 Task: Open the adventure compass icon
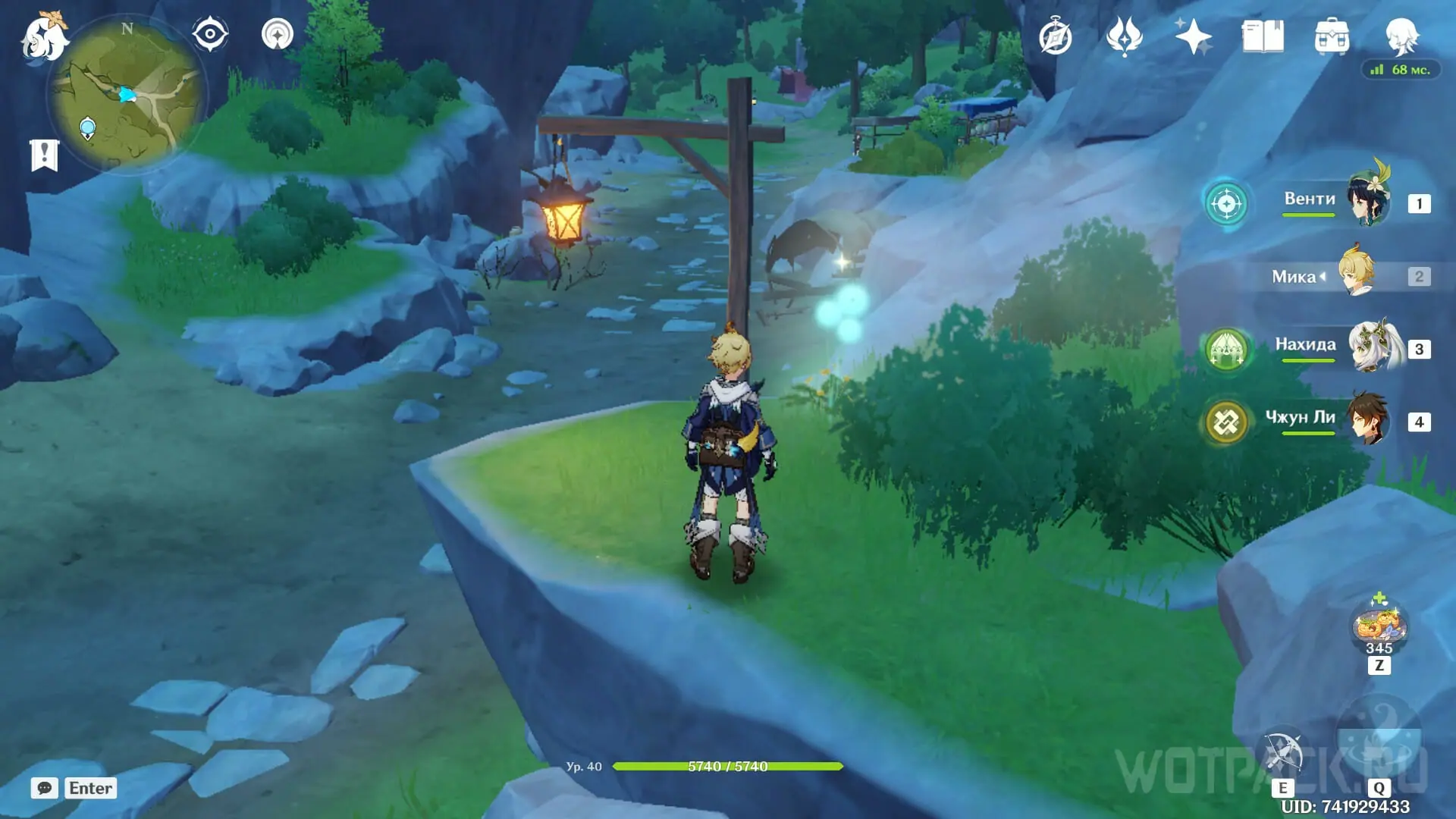1056,37
